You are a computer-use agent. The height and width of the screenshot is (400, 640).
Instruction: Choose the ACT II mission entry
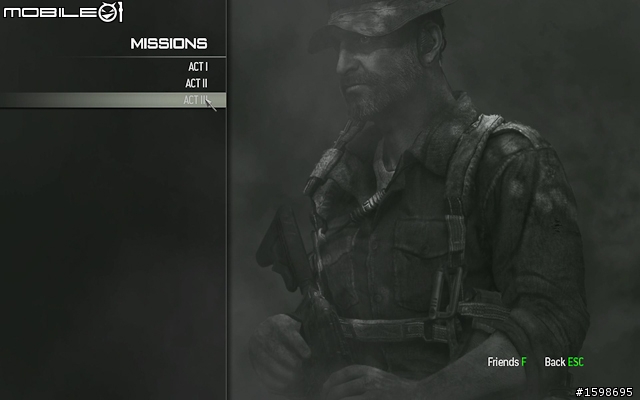tap(196, 83)
